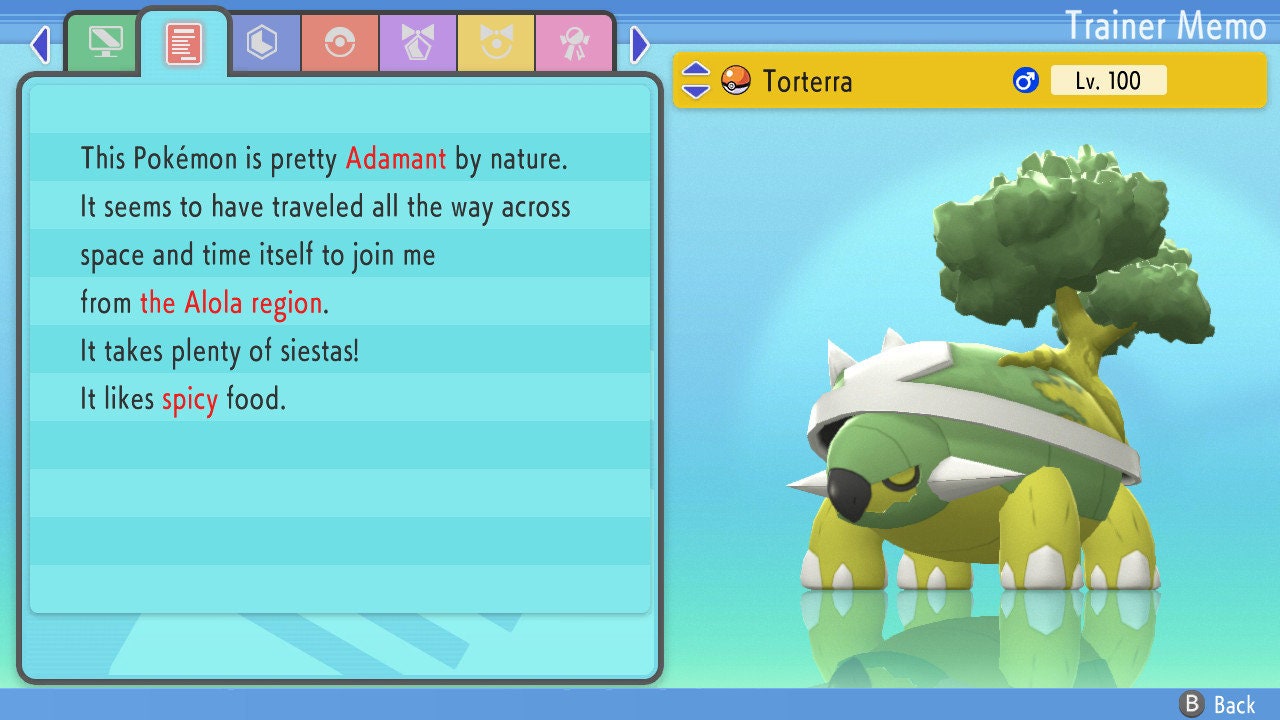This screenshot has width=1280, height=720.
Task: Select the red Trainer Memo tab
Action: point(184,43)
